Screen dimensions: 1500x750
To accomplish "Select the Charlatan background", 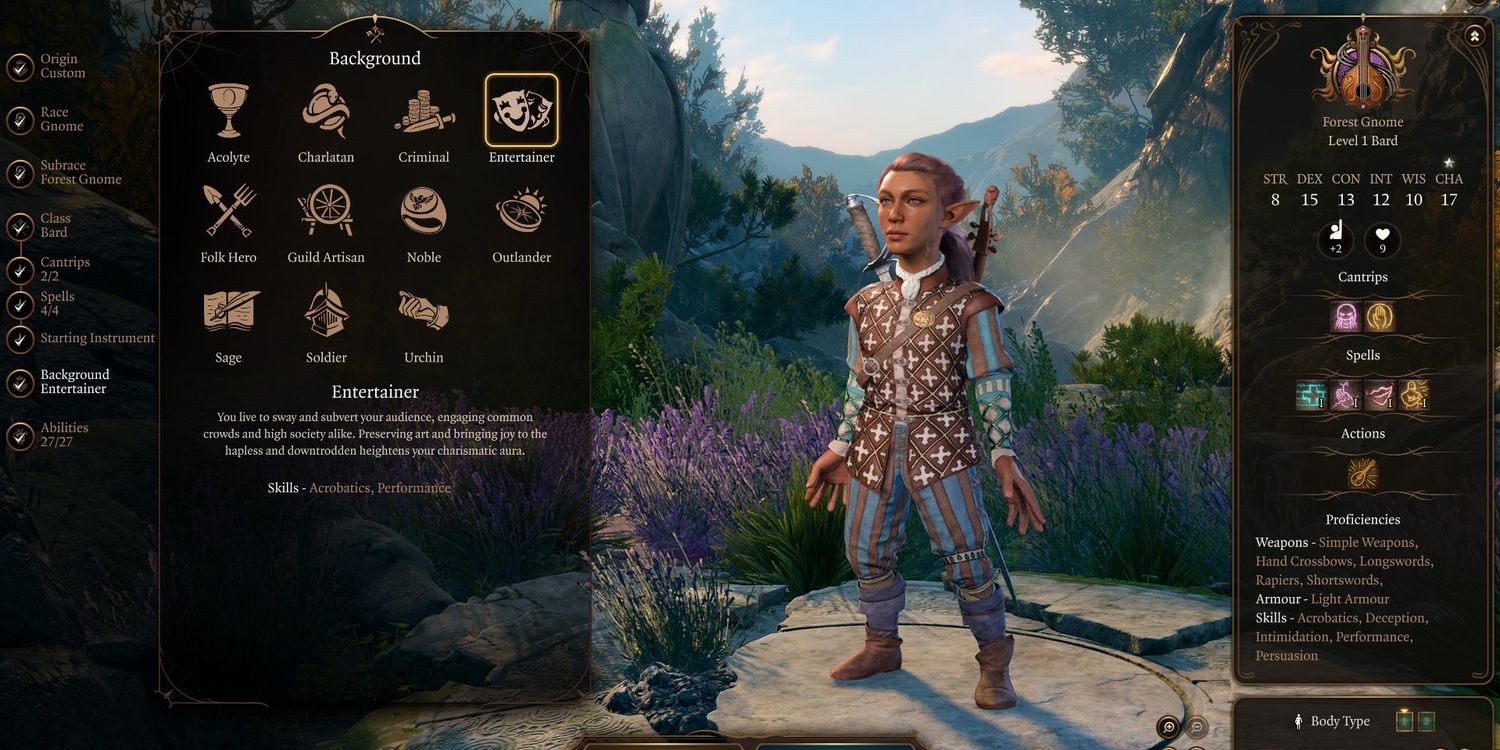I will [x=326, y=112].
